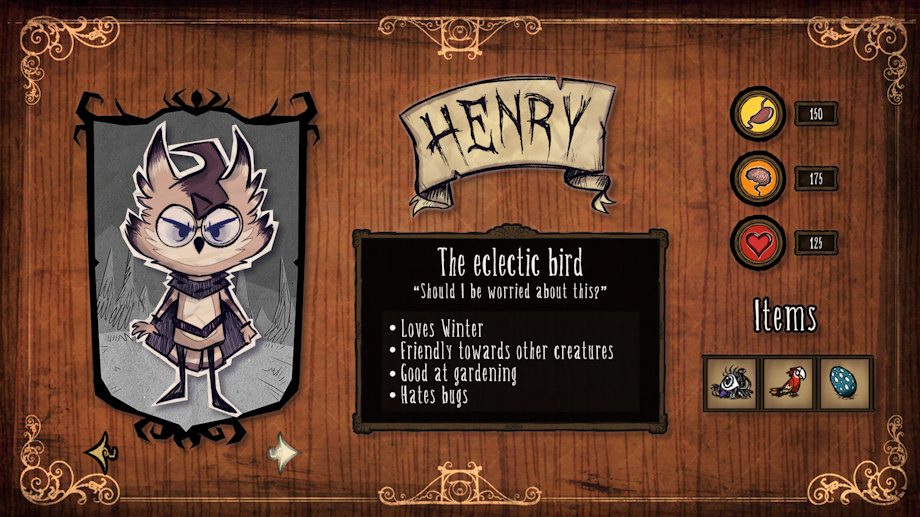Click the right arrow for next character

[x=284, y=455]
